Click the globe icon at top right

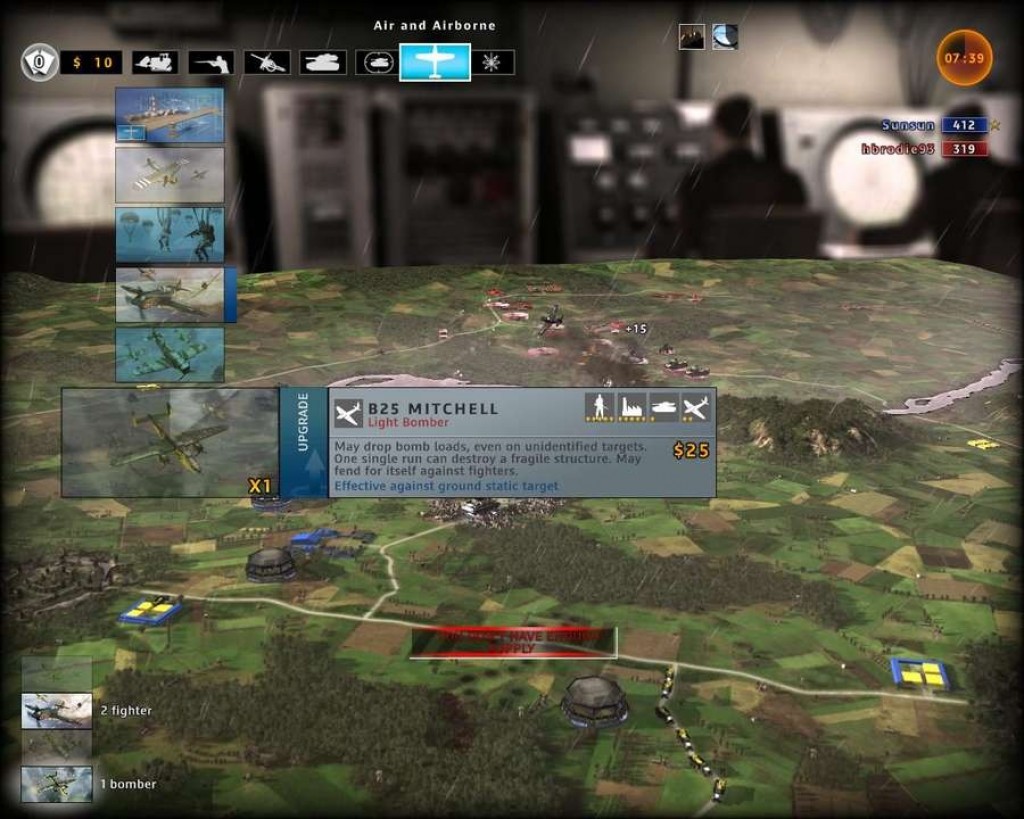click(x=725, y=37)
